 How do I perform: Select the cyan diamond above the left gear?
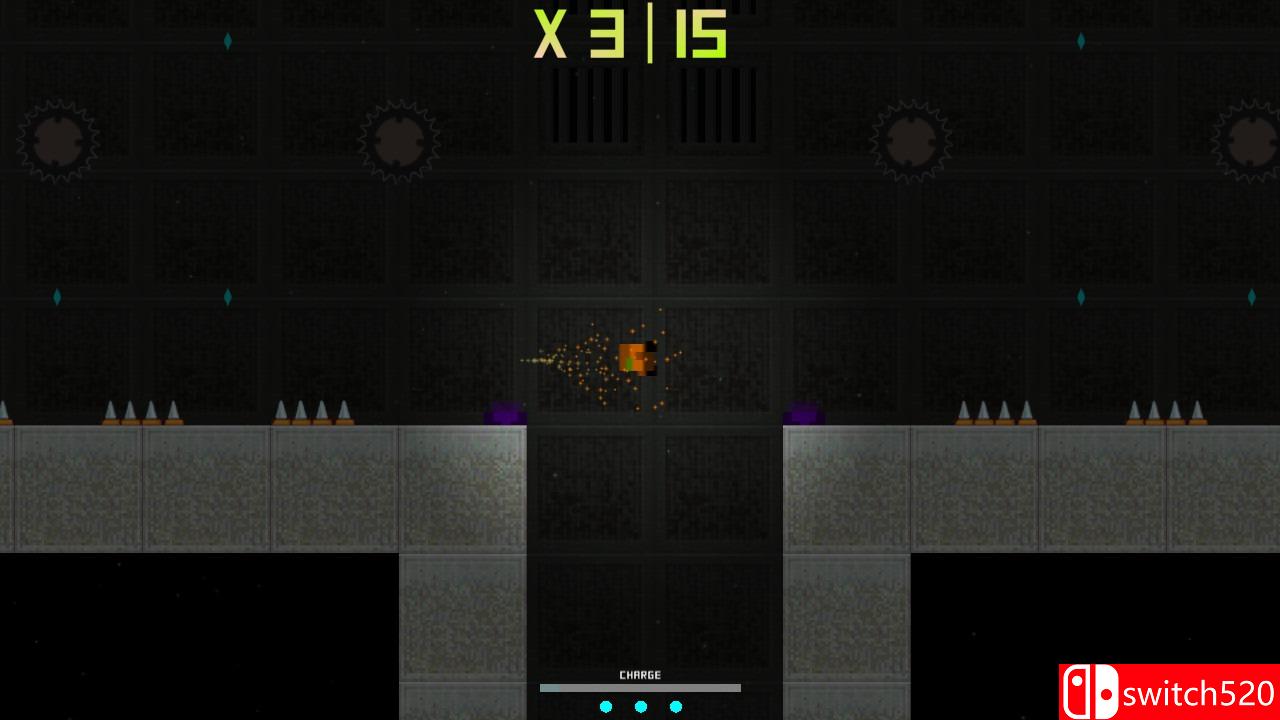pyautogui.click(x=228, y=41)
